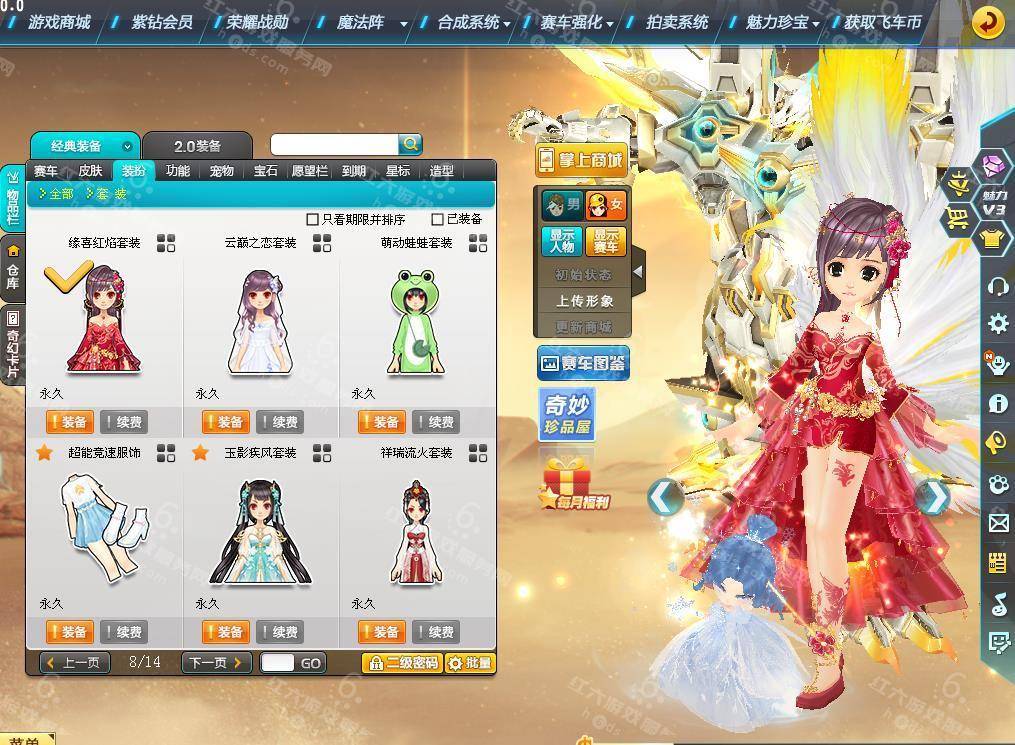Renew the 祥瑞流火套装 with 续费
Screen dimensions: 1015x745
click(x=436, y=632)
